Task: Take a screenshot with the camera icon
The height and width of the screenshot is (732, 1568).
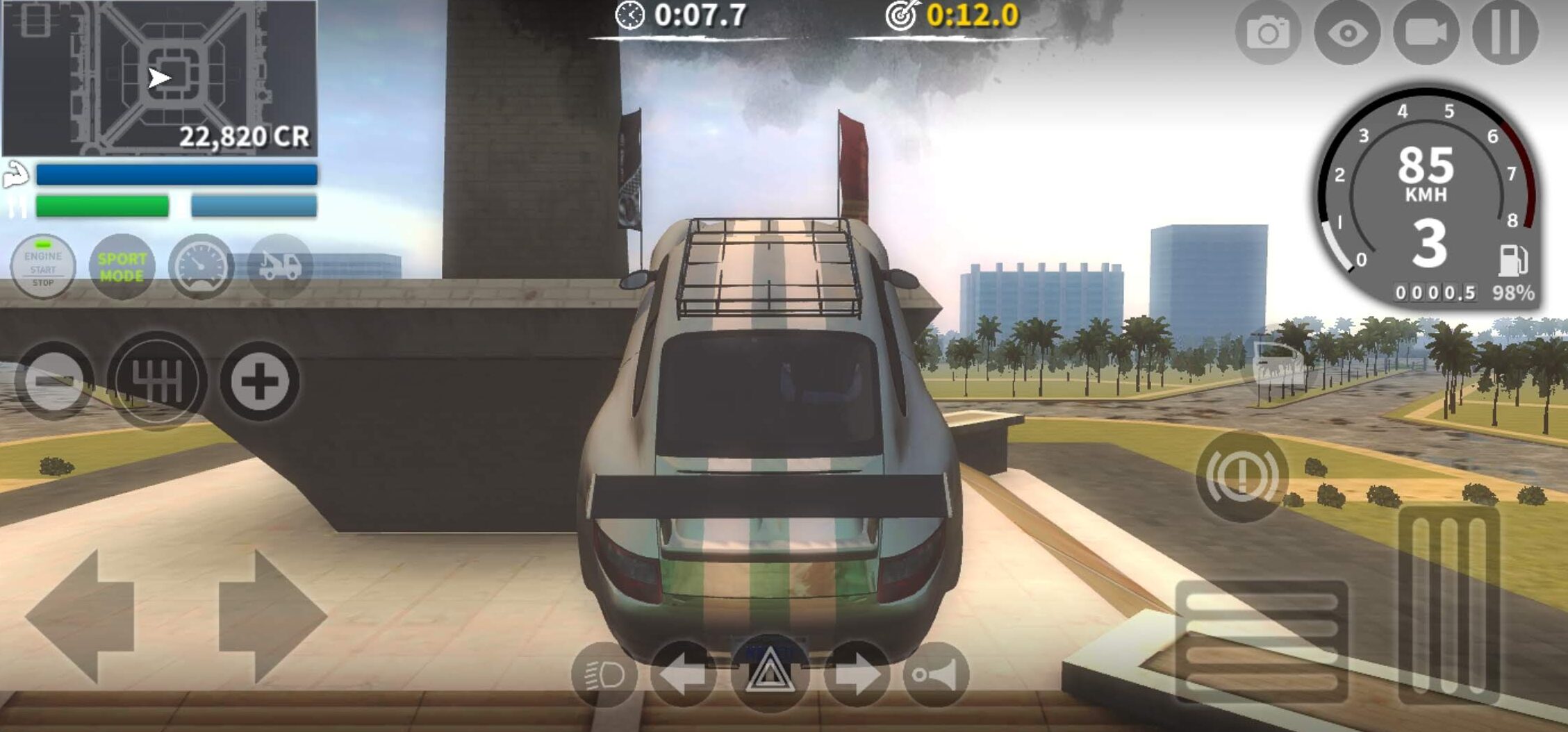Action: (1268, 33)
